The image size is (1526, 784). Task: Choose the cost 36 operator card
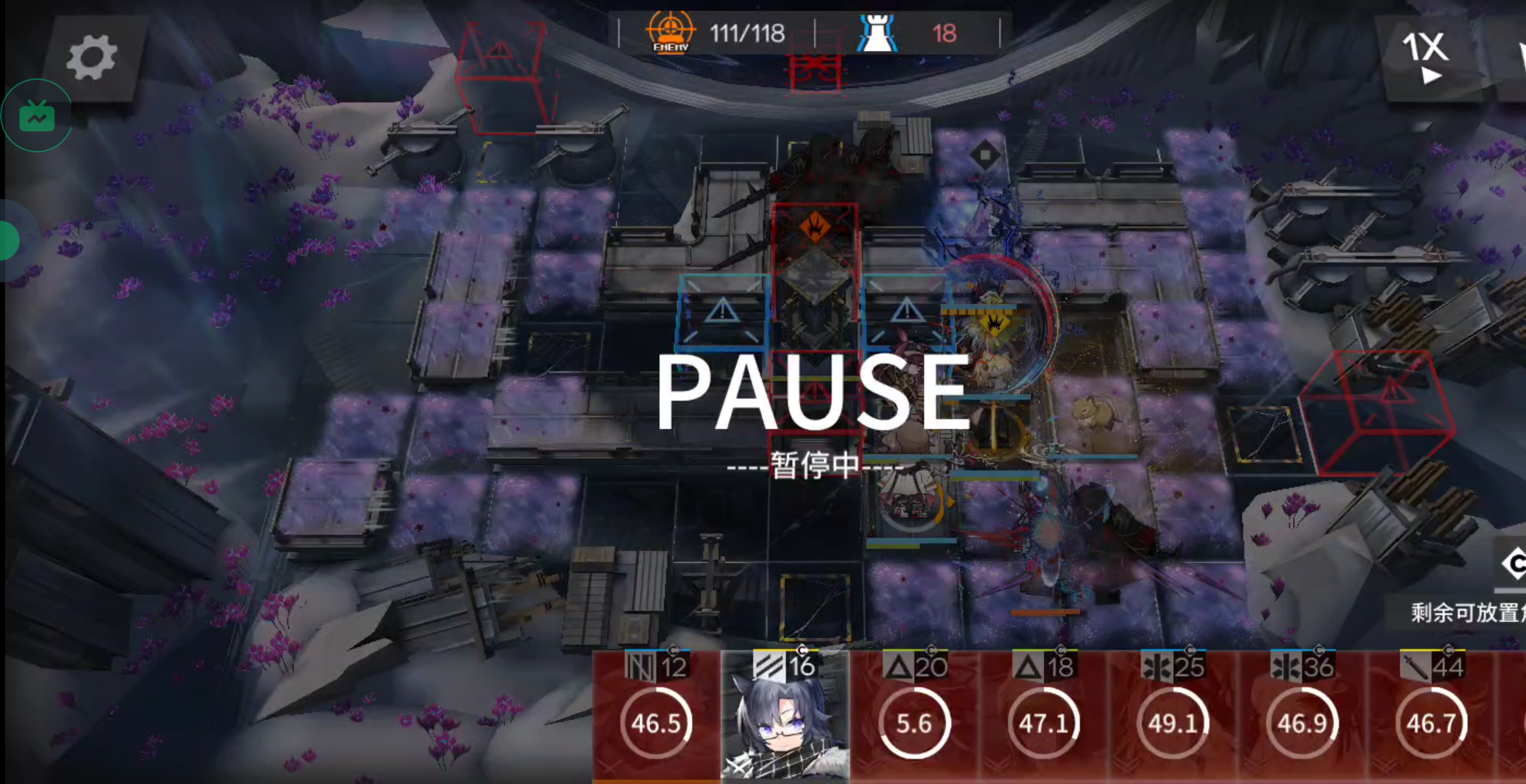tap(1302, 716)
